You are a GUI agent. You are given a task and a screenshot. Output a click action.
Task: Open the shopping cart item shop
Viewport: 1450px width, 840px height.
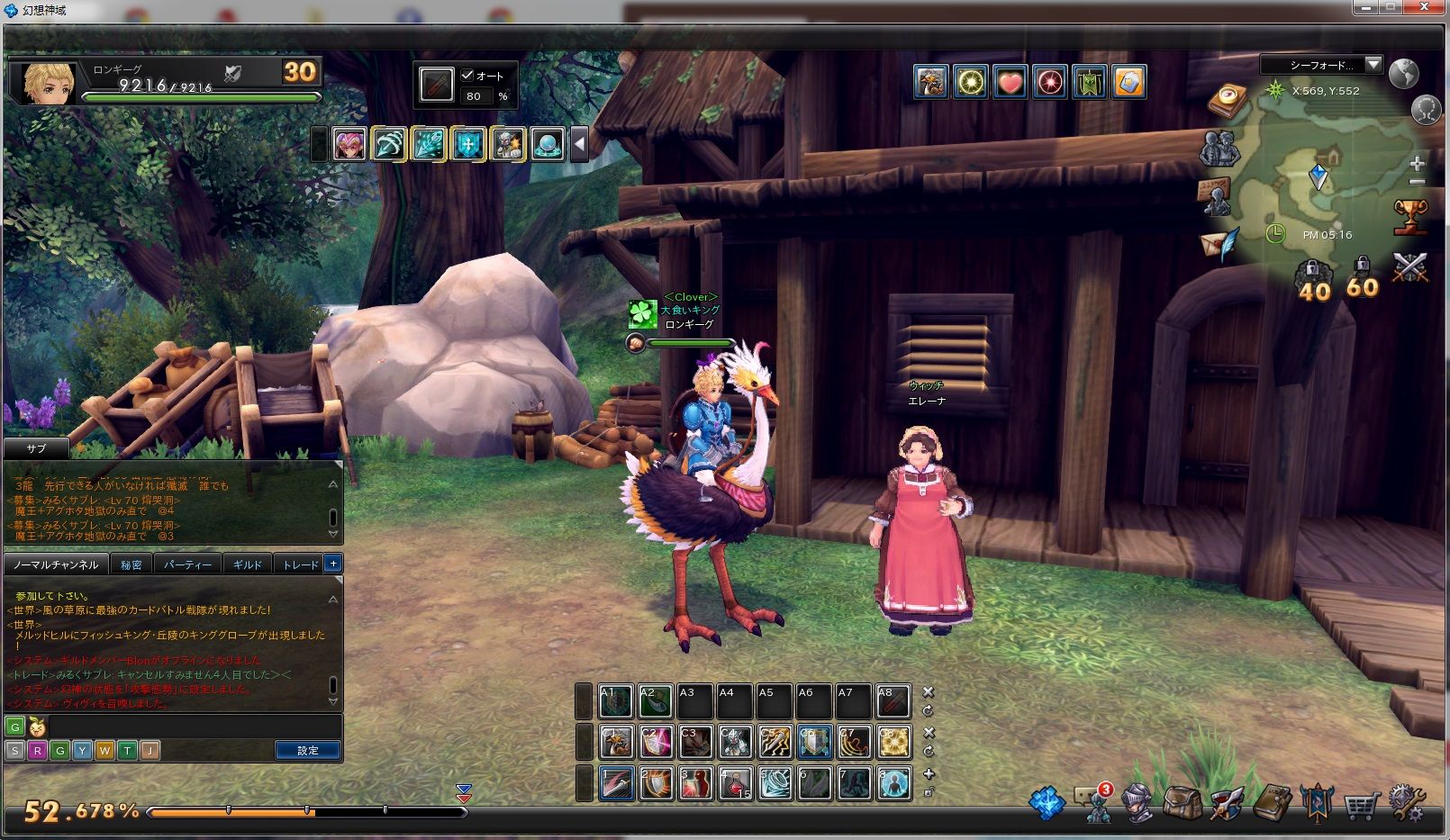coord(1361,802)
